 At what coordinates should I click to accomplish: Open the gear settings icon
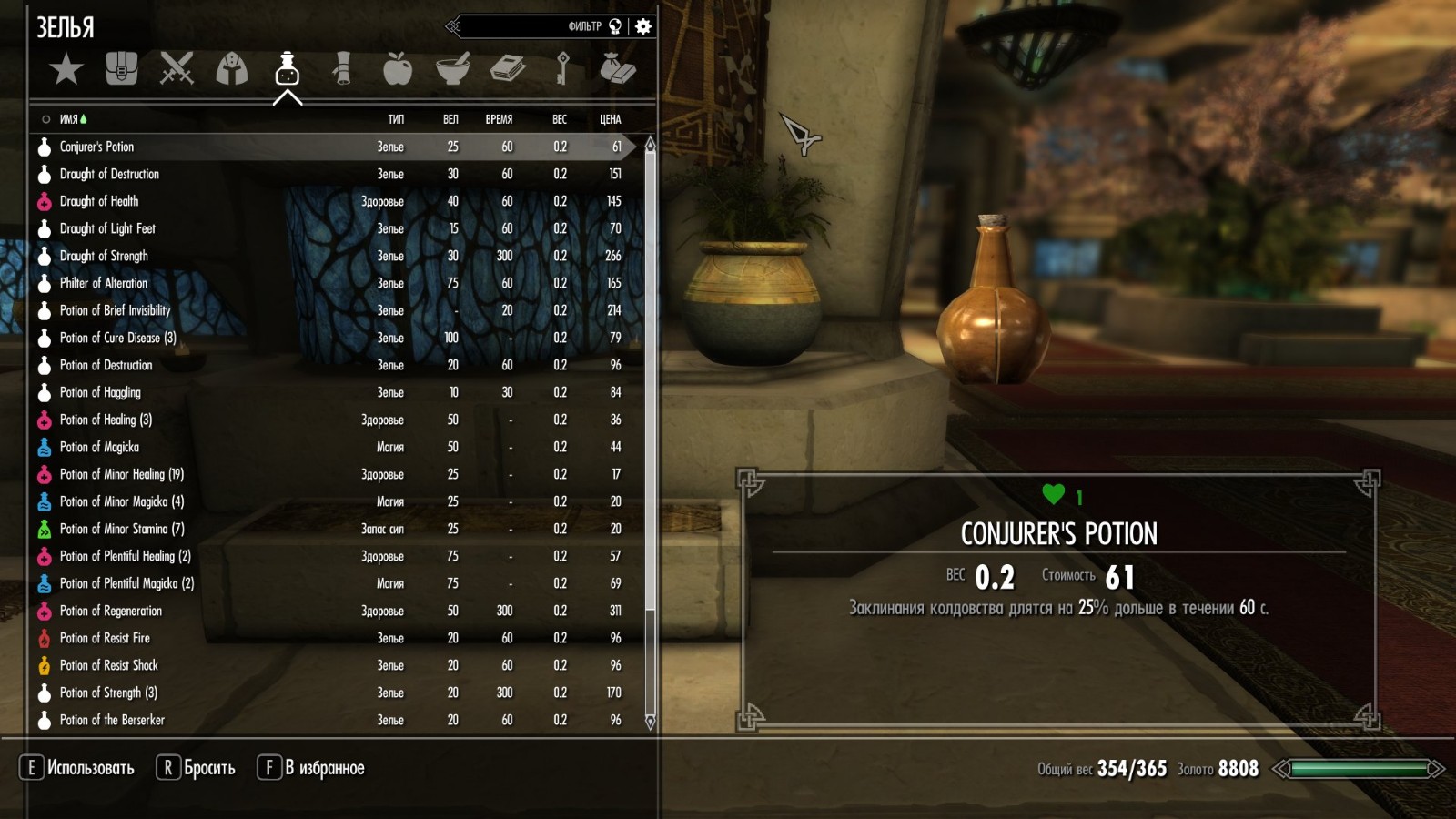click(643, 26)
